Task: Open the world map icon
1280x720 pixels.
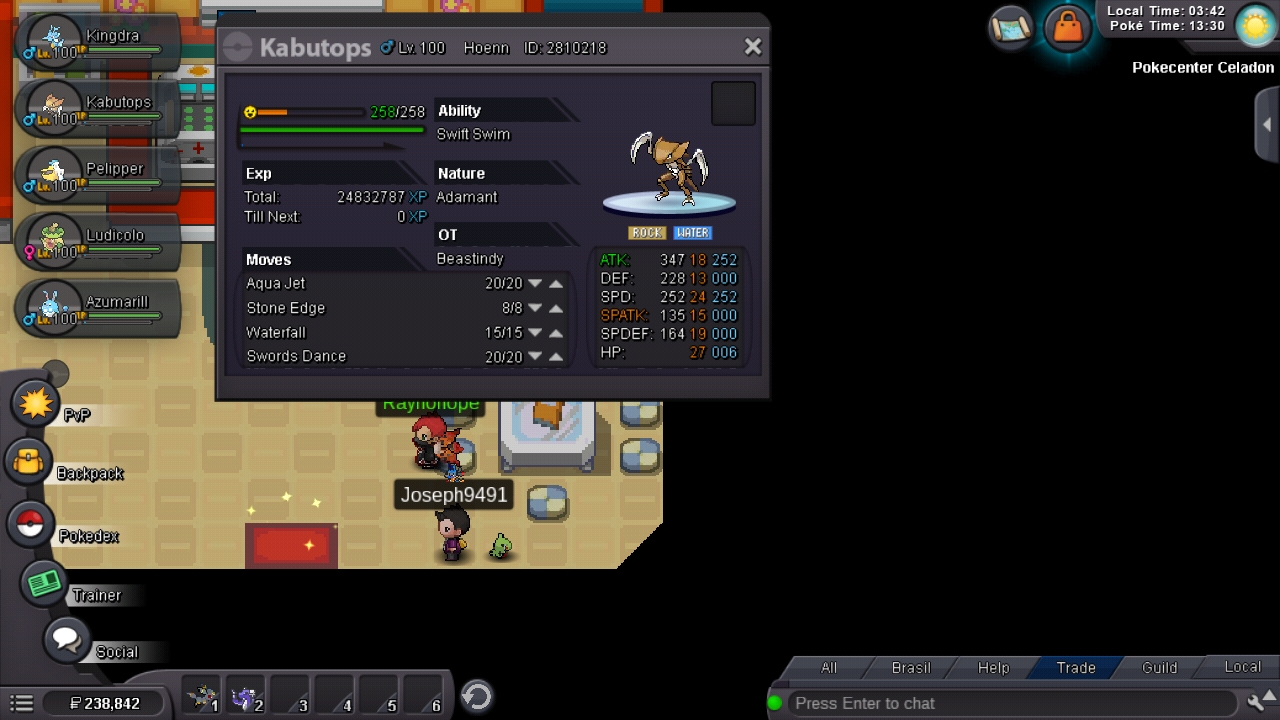Action: coord(1011,28)
